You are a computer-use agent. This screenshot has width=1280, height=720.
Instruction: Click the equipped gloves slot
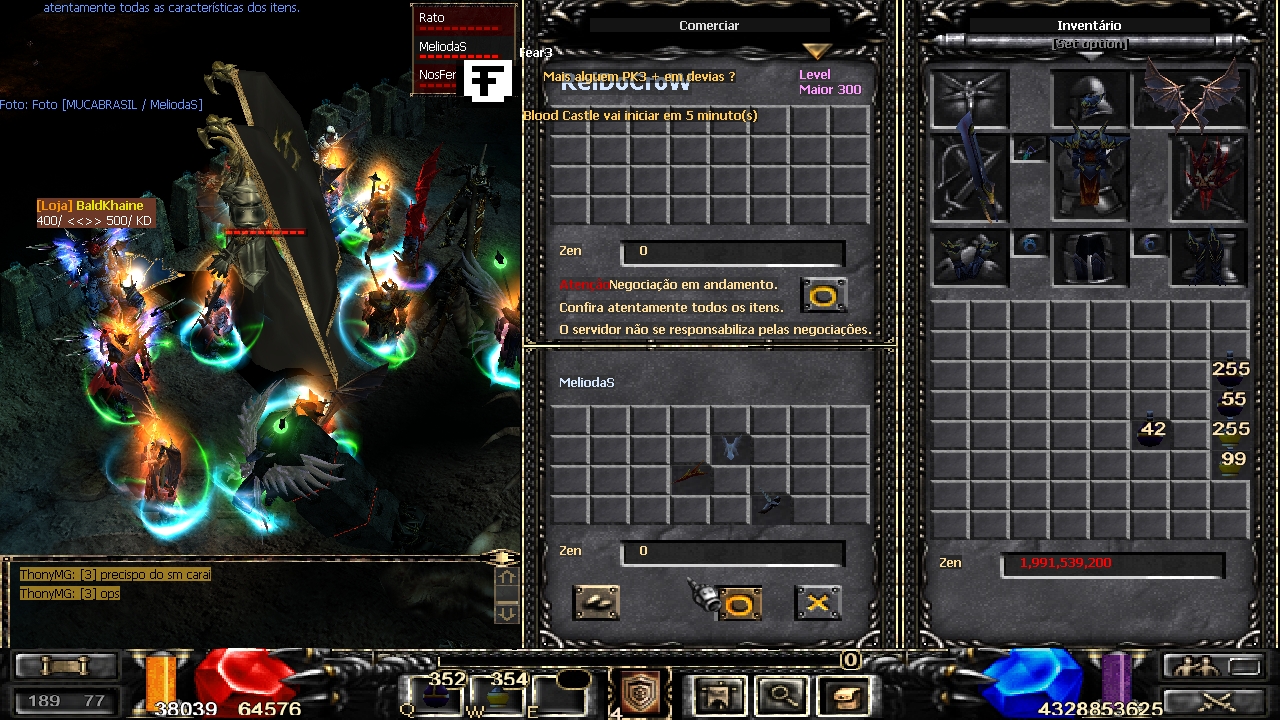point(970,257)
